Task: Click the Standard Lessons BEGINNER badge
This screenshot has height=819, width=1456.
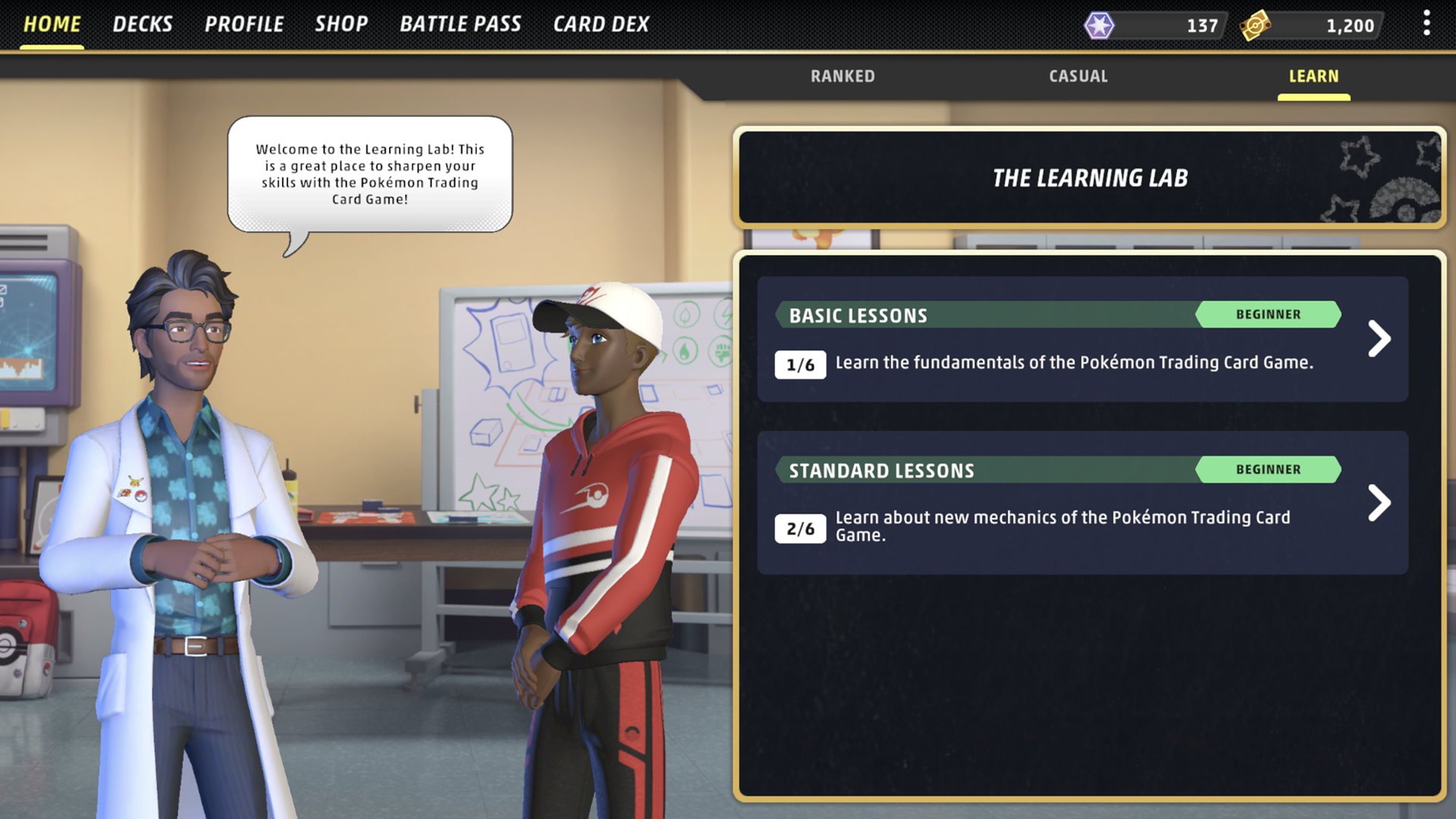Action: coord(1268,469)
